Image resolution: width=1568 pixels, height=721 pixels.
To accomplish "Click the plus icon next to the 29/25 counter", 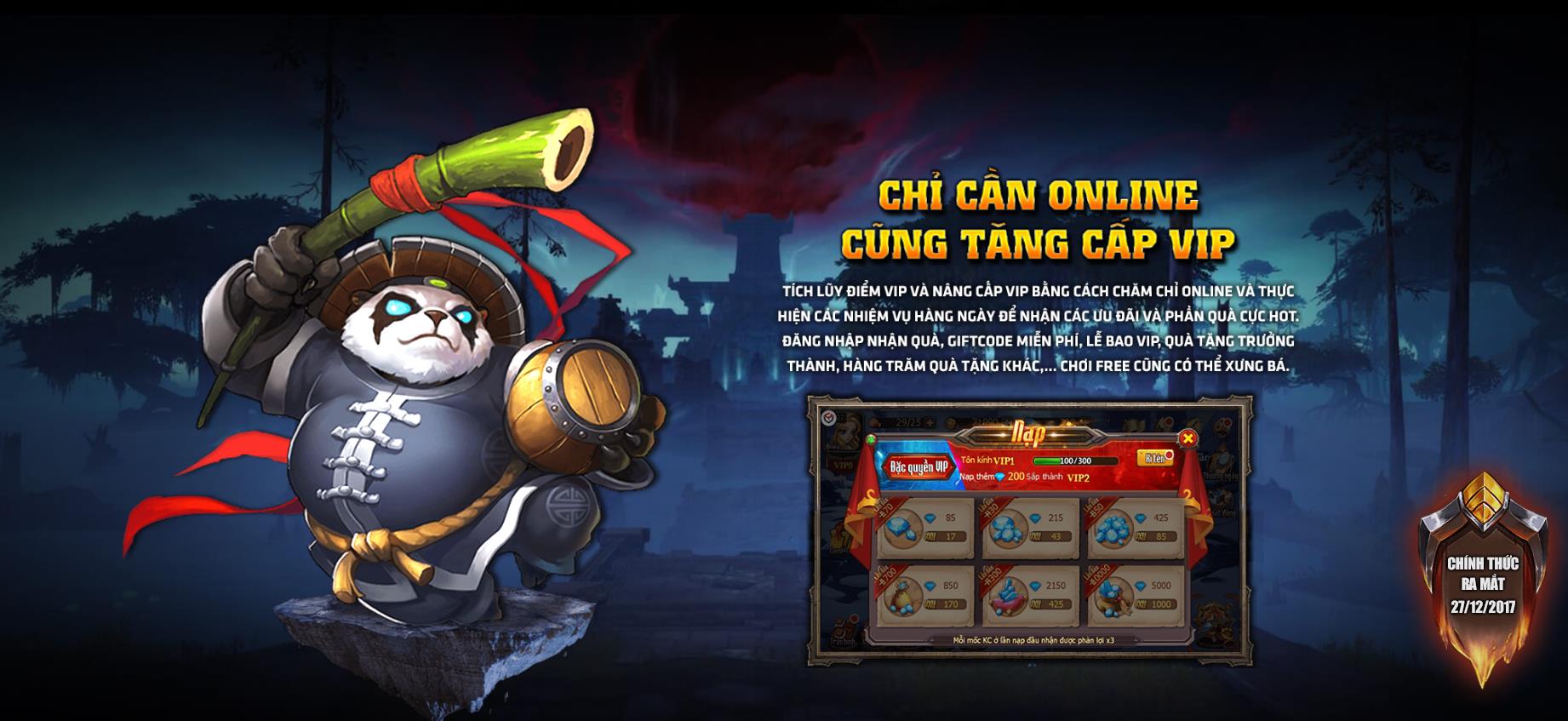I will [x=930, y=421].
